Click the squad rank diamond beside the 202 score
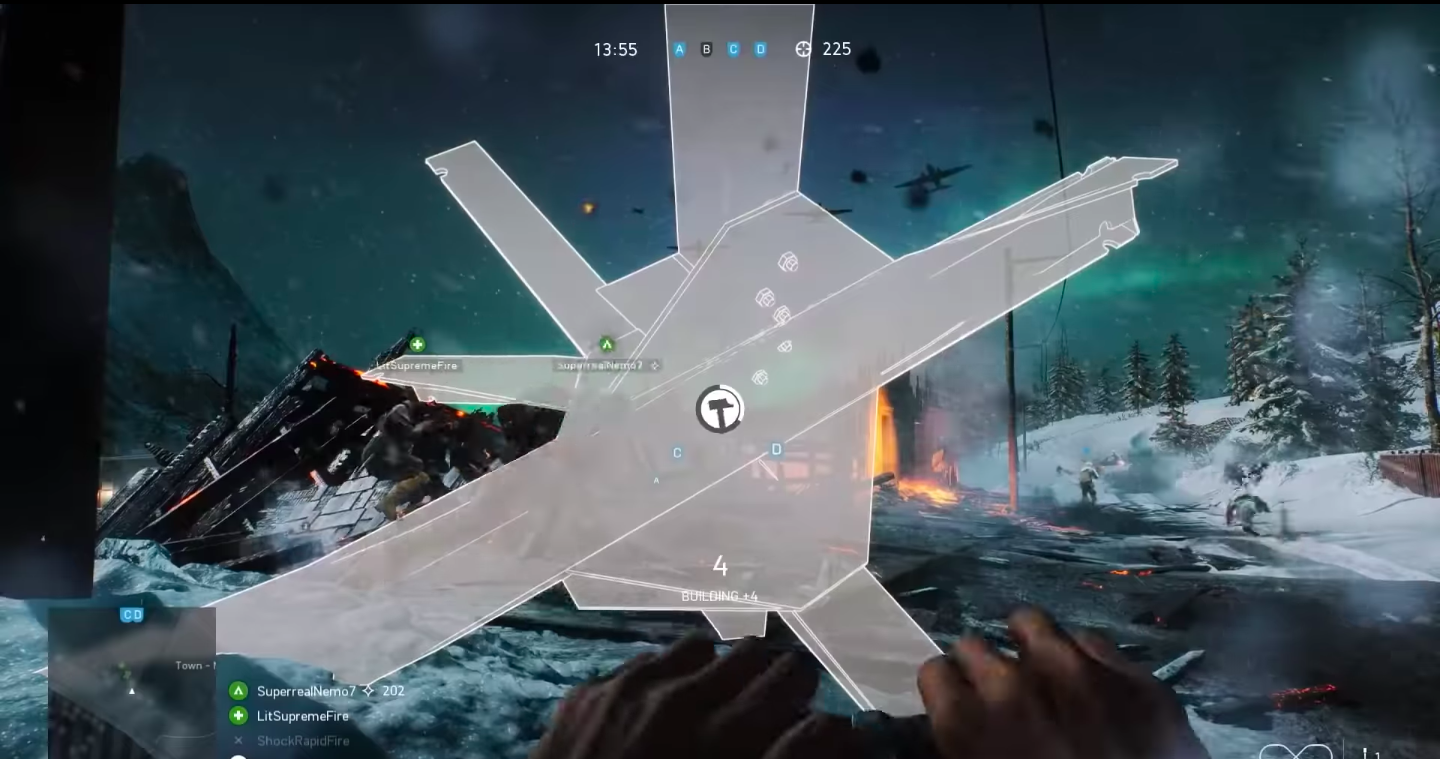The width and height of the screenshot is (1440, 759). (x=368, y=690)
